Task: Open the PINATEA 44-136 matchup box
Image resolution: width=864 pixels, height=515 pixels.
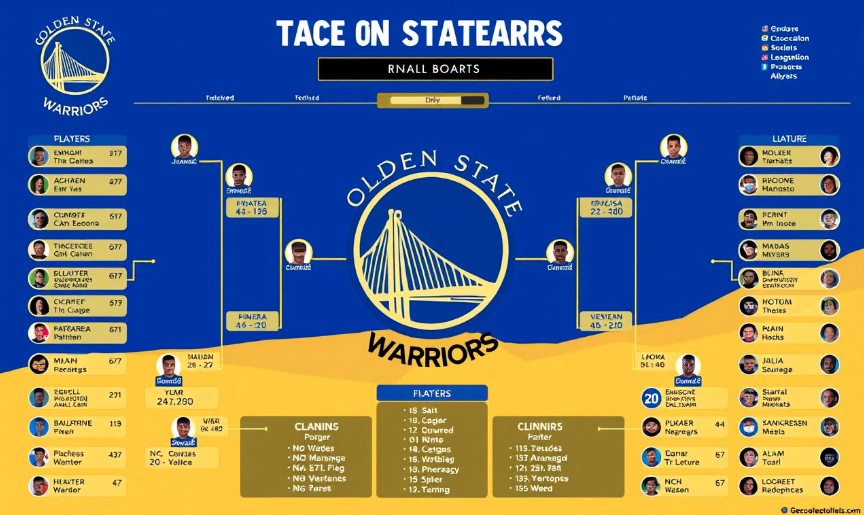Action: coord(251,206)
